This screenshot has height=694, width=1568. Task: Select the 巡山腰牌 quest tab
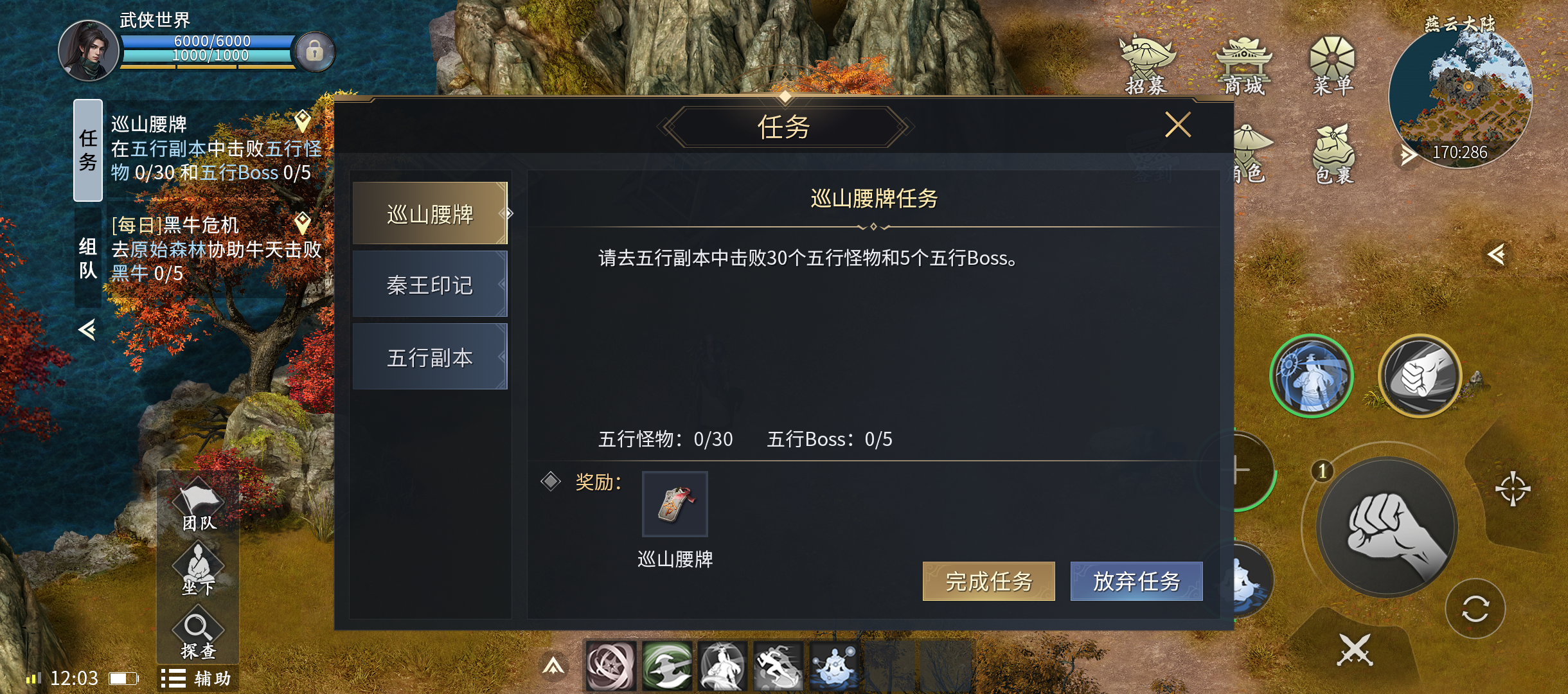coord(429,214)
